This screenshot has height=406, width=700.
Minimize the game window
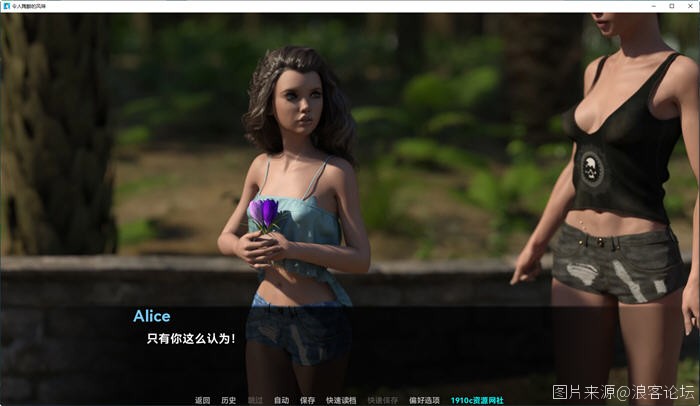650,6
